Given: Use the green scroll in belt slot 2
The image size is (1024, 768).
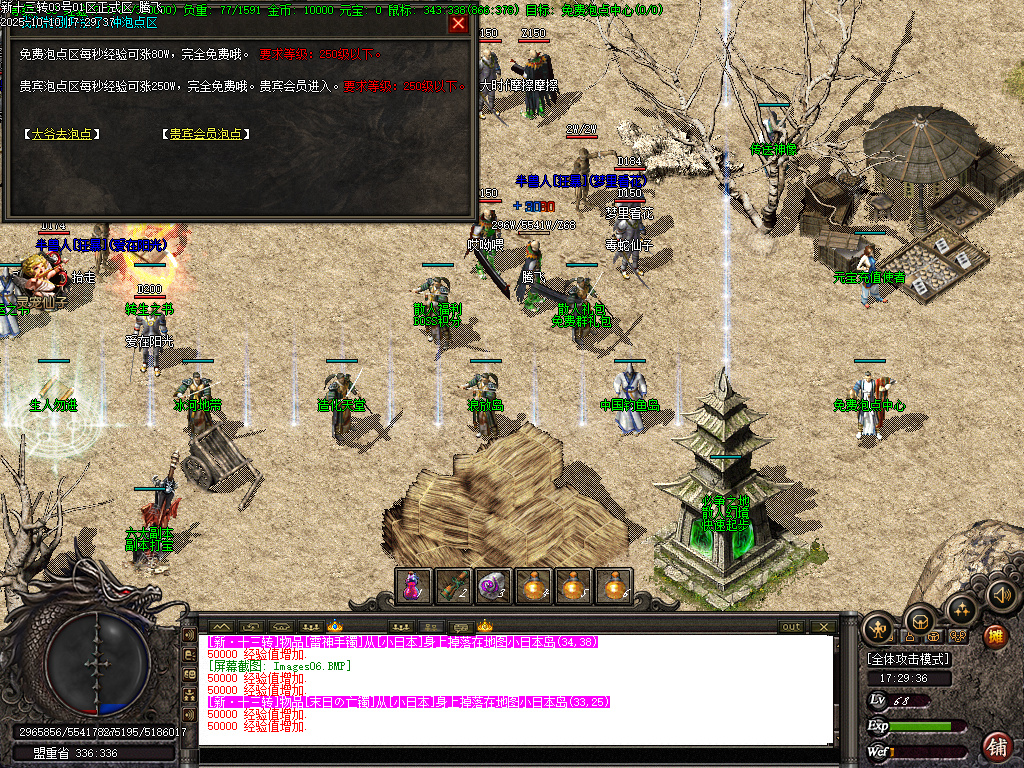Looking at the screenshot, I should (x=453, y=586).
